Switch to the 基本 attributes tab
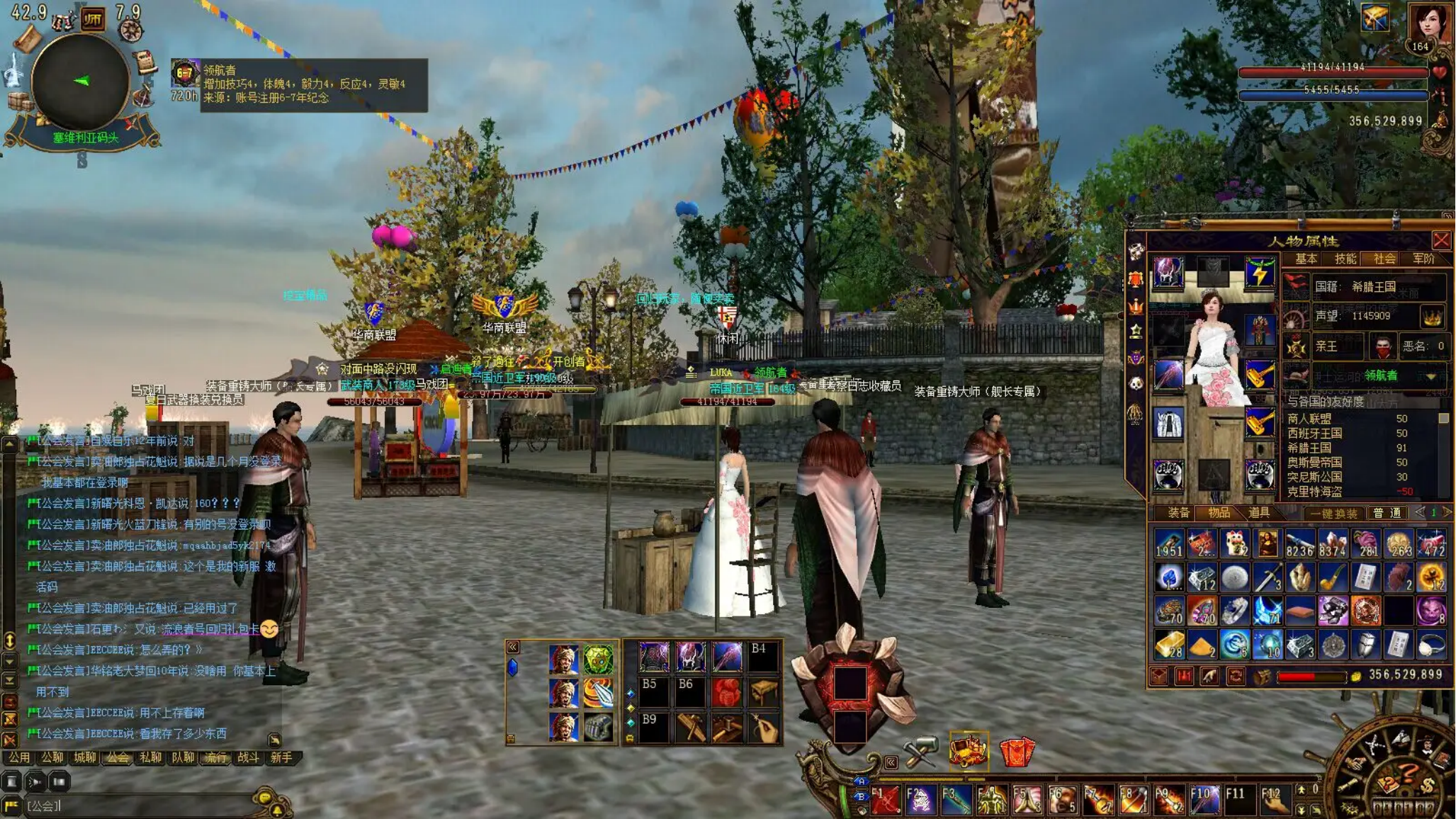 [x=1306, y=259]
